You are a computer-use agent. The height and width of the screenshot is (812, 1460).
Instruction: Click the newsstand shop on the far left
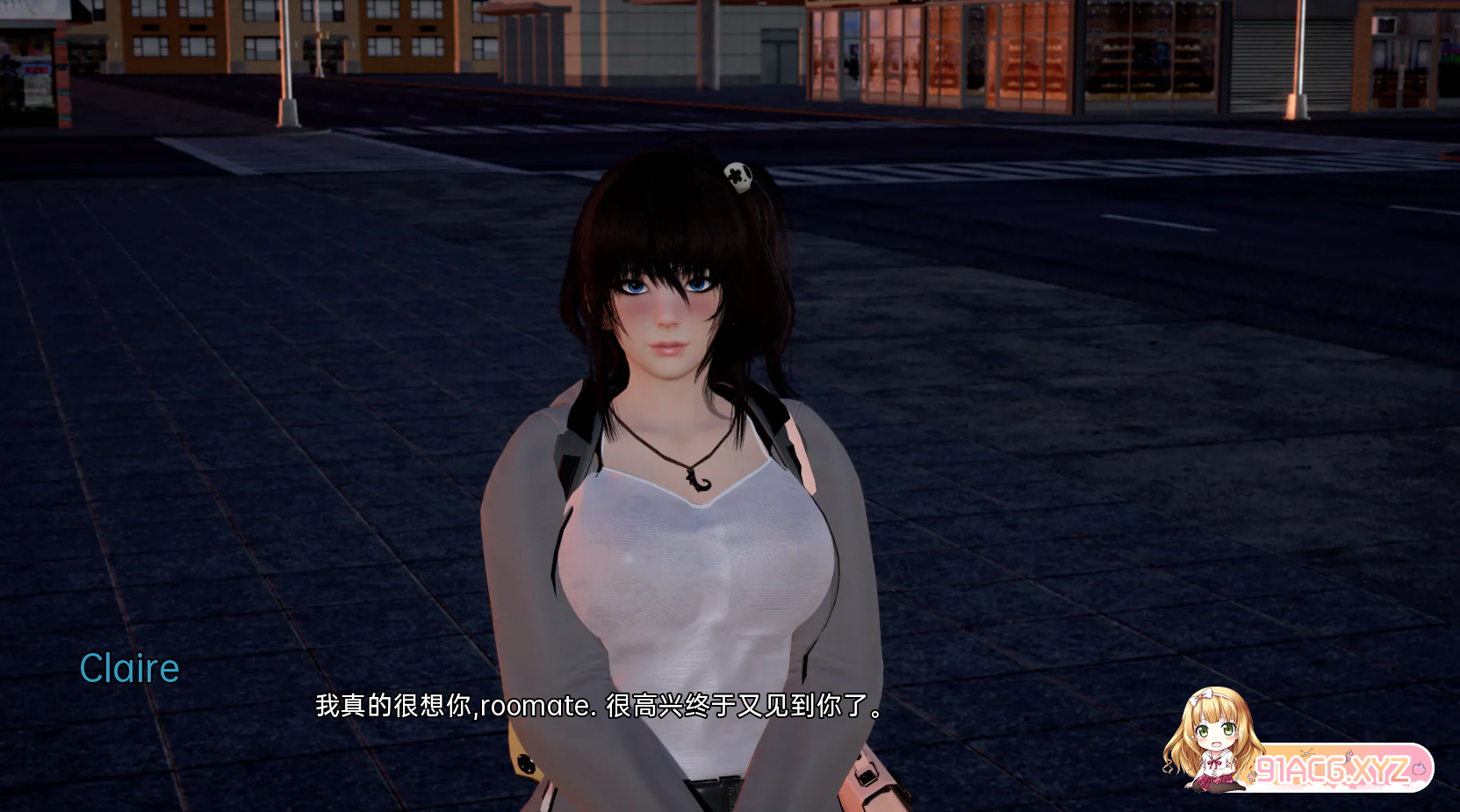(26, 61)
